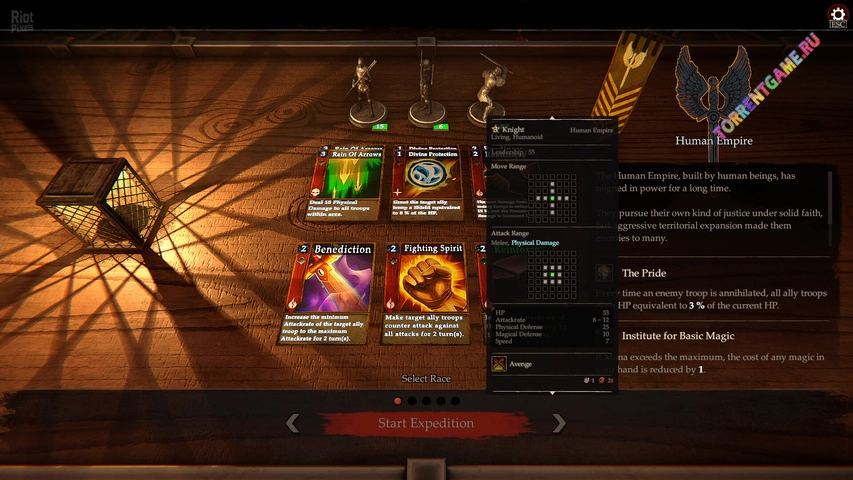The width and height of the screenshot is (853, 480).
Task: Pick the Benediction card
Action: click(x=330, y=290)
